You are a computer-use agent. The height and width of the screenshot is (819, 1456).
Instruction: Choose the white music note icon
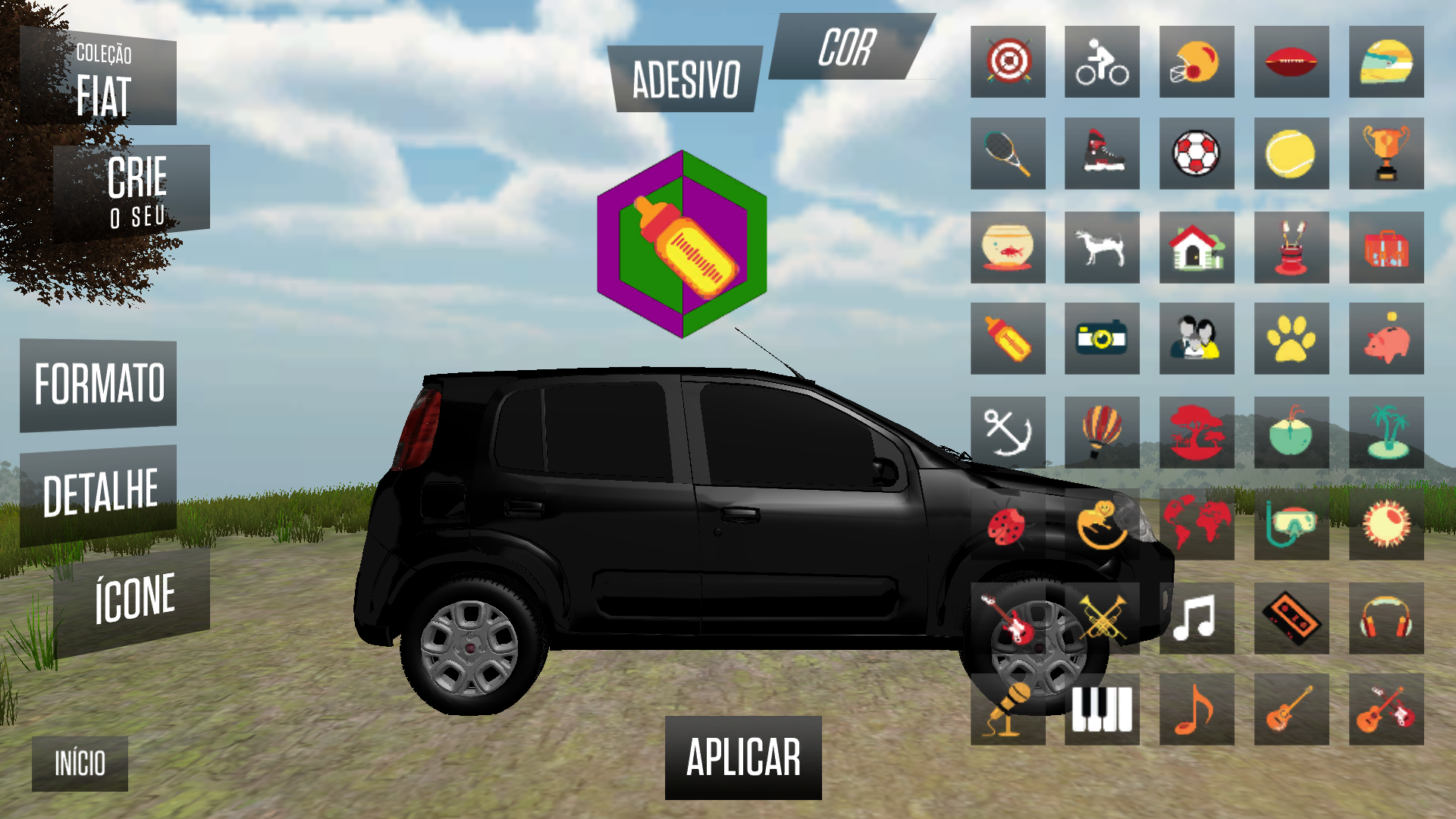click(x=1197, y=618)
